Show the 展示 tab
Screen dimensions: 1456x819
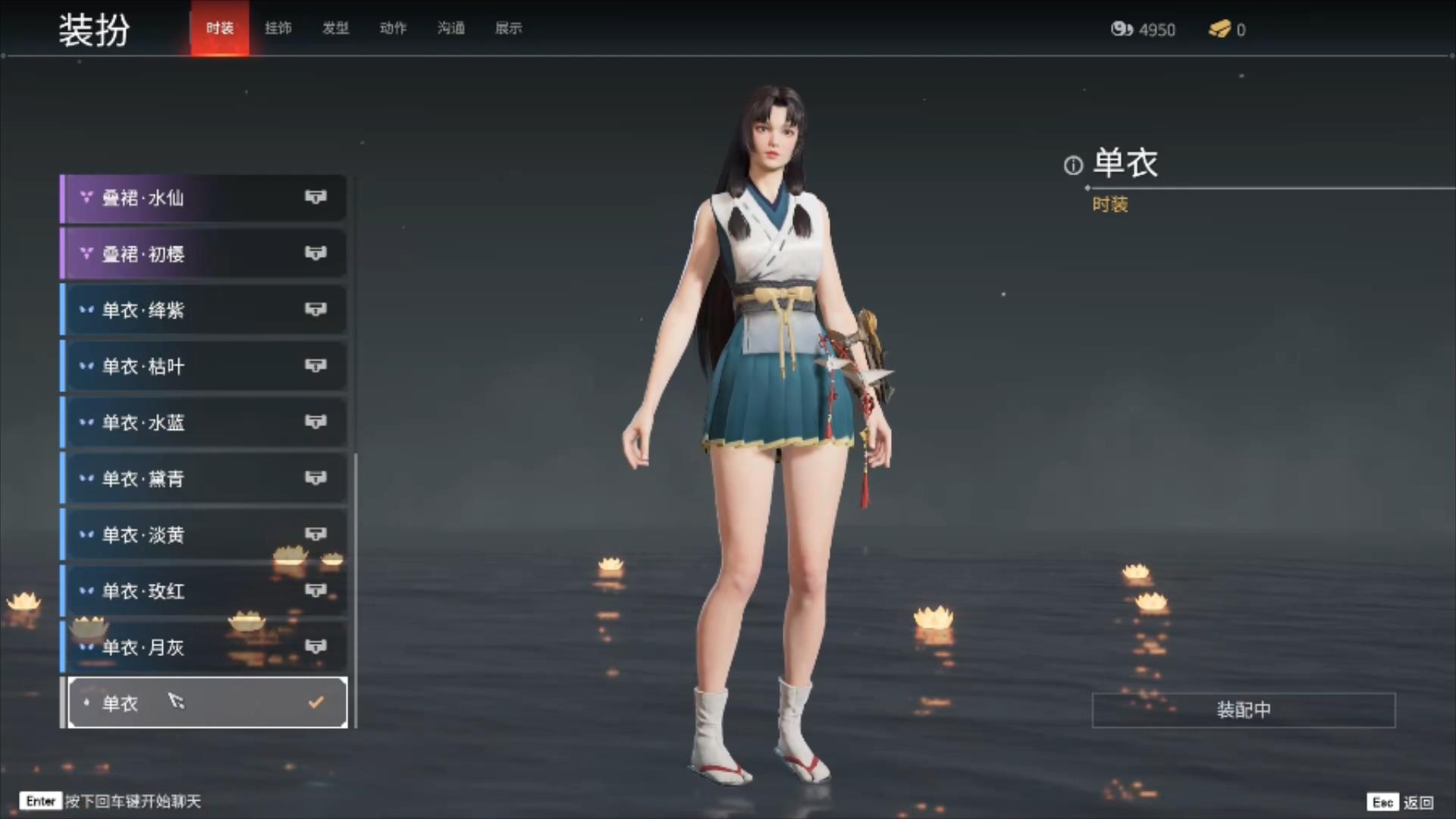[508, 29]
